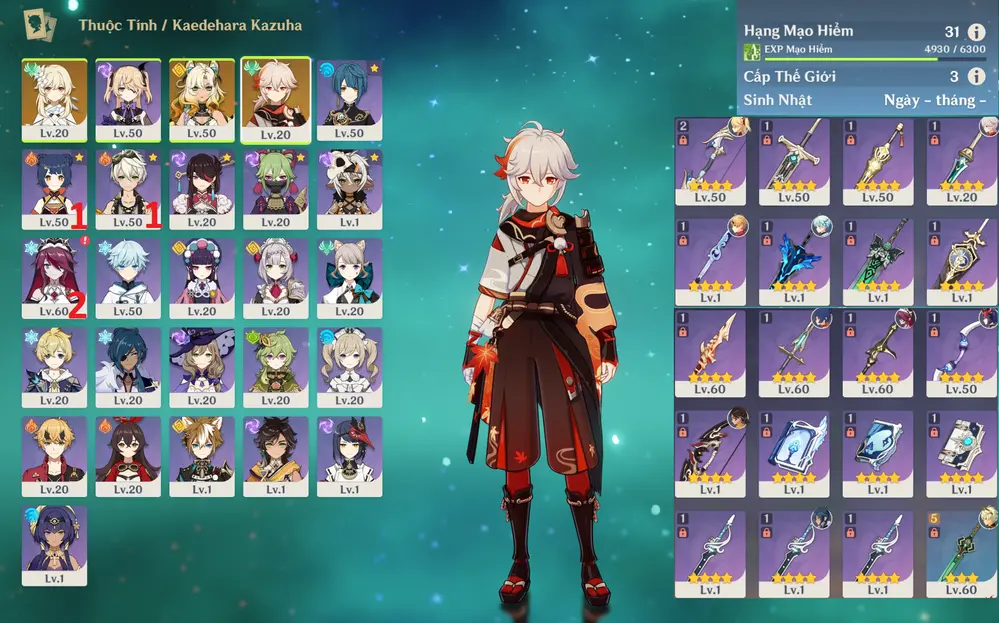Pick Kaeya from the character grid
This screenshot has width=999, height=623.
128,367
